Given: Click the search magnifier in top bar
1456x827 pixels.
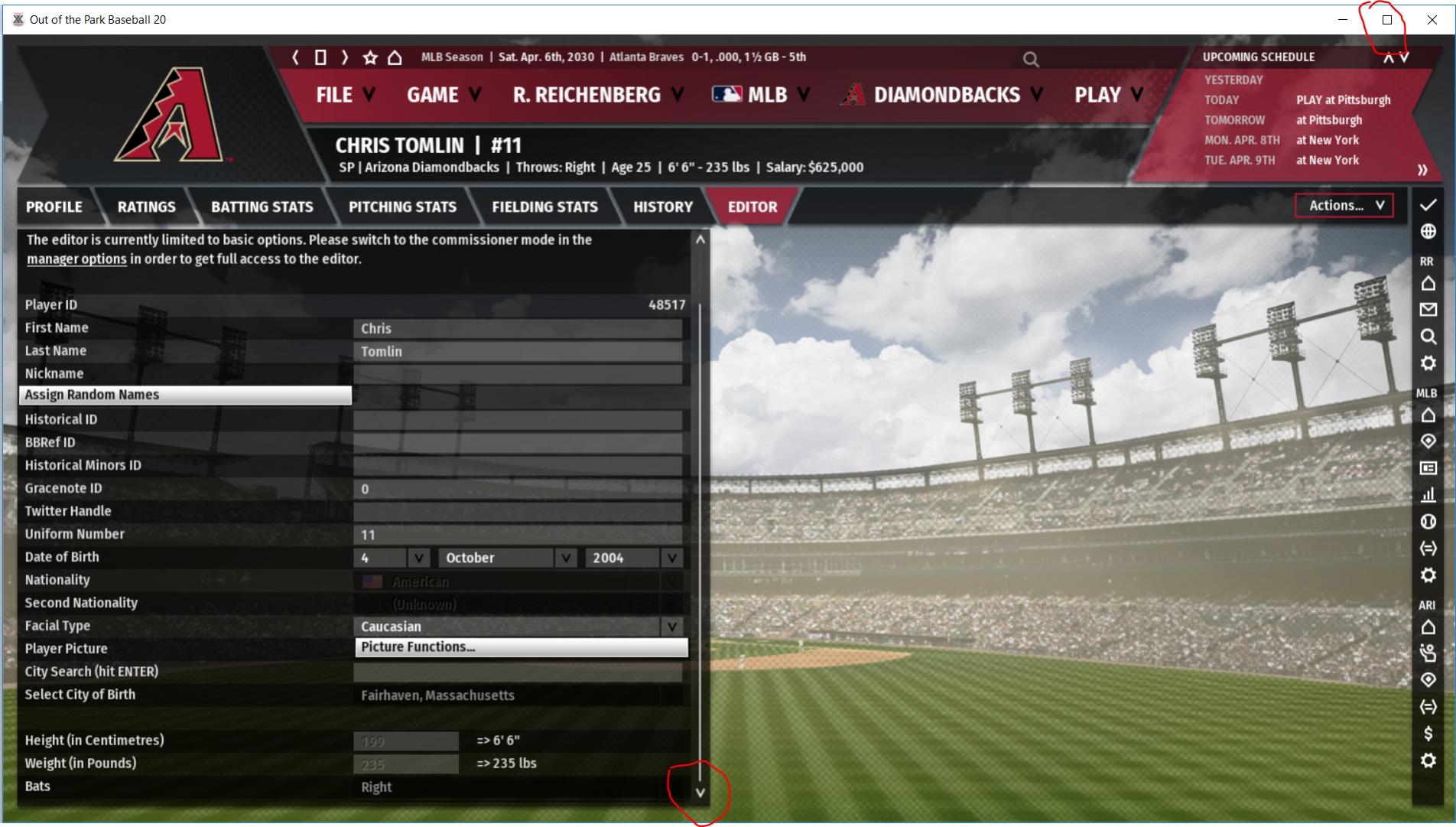Looking at the screenshot, I should pos(1031,60).
